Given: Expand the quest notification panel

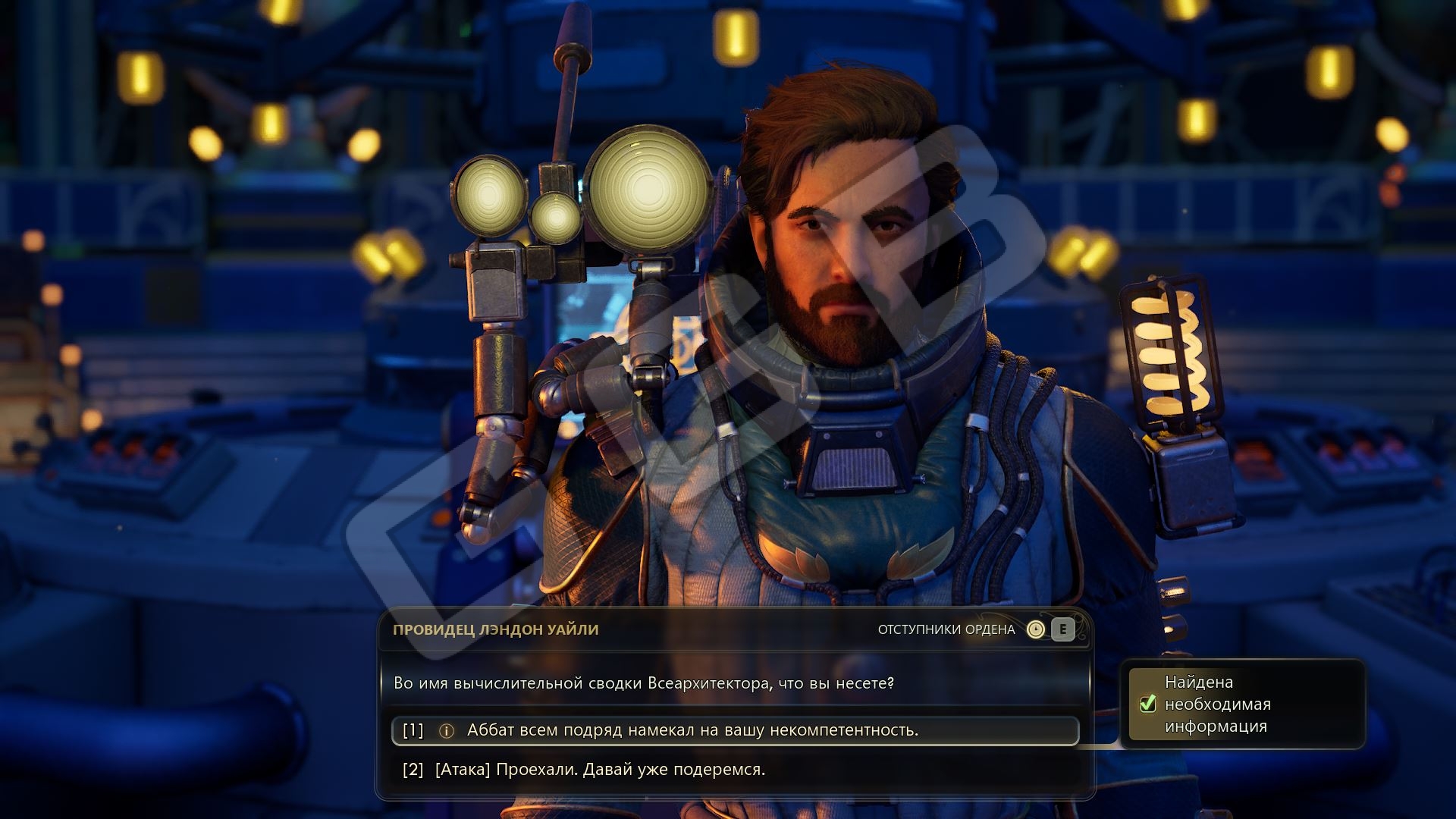Looking at the screenshot, I should point(1244,704).
